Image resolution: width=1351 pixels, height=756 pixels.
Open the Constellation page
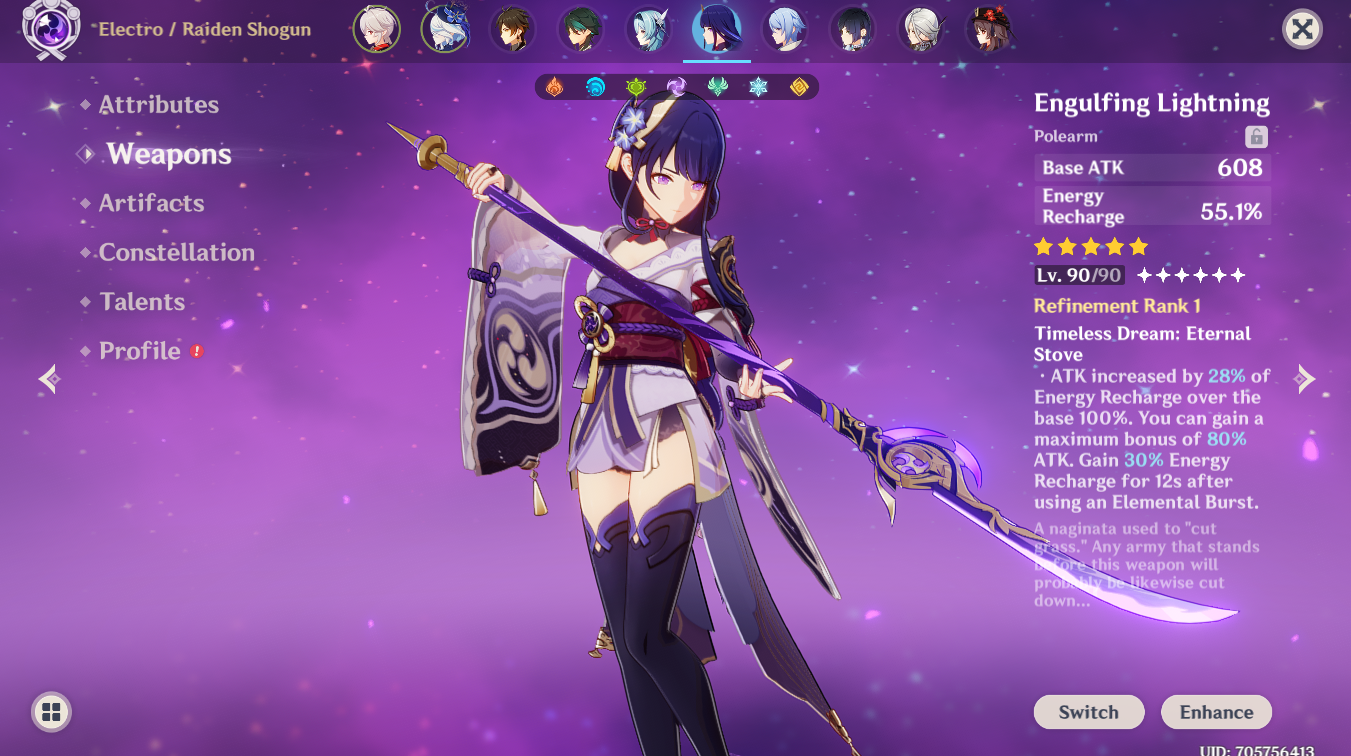[176, 252]
